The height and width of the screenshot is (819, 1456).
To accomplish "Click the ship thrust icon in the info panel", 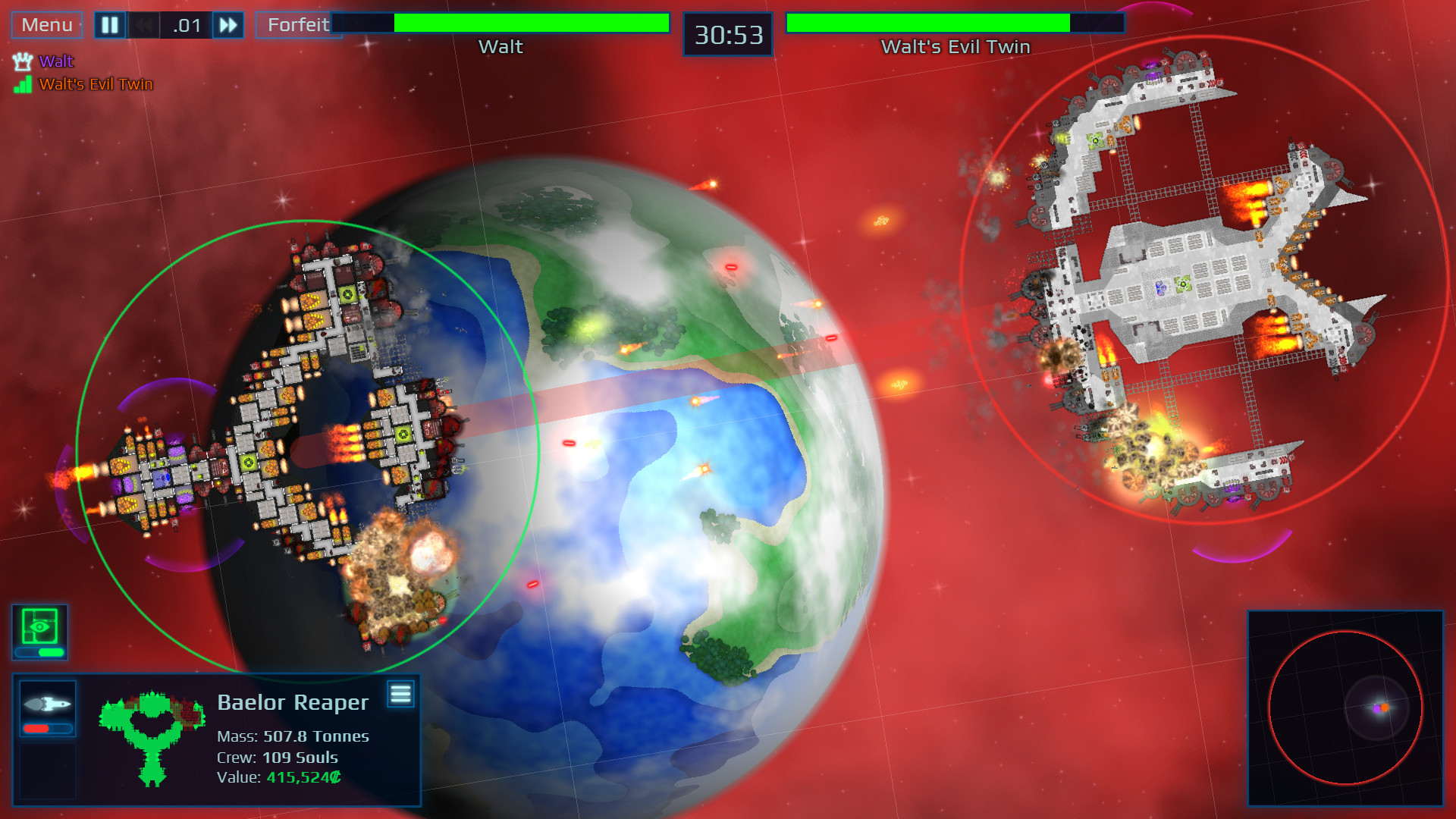I will click(x=47, y=704).
